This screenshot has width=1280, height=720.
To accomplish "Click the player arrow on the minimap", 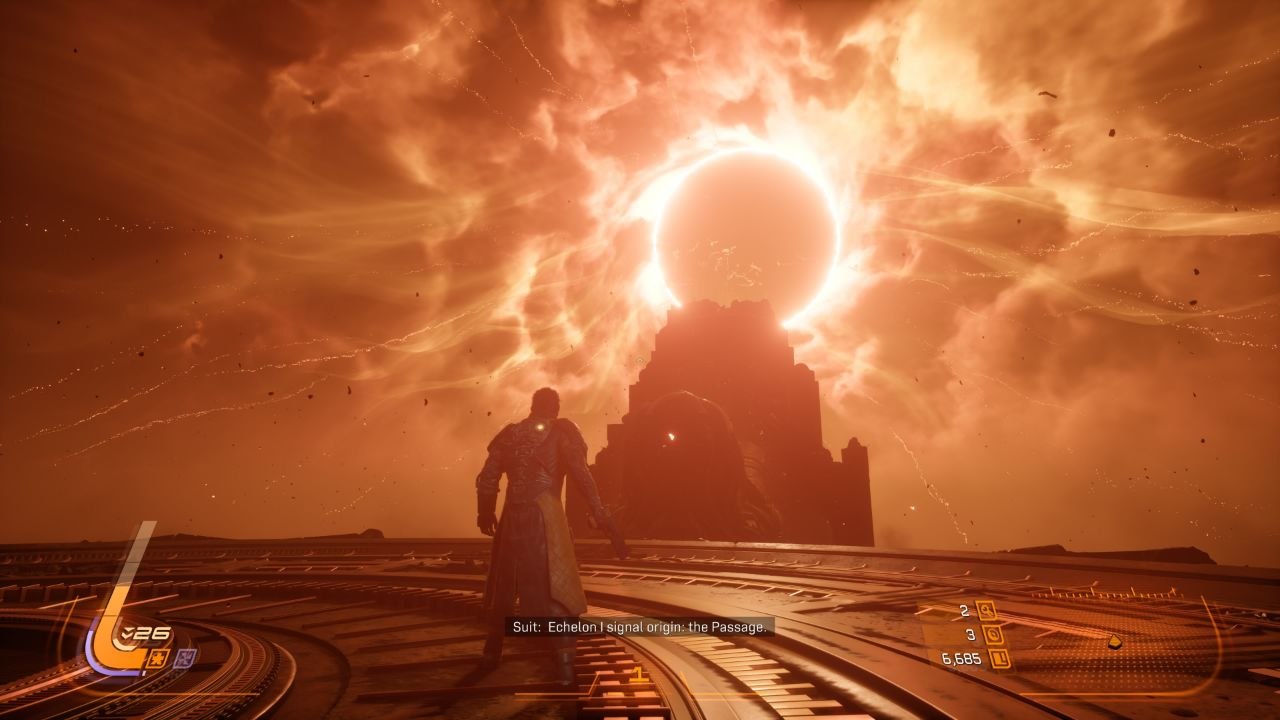I will 1114,641.
